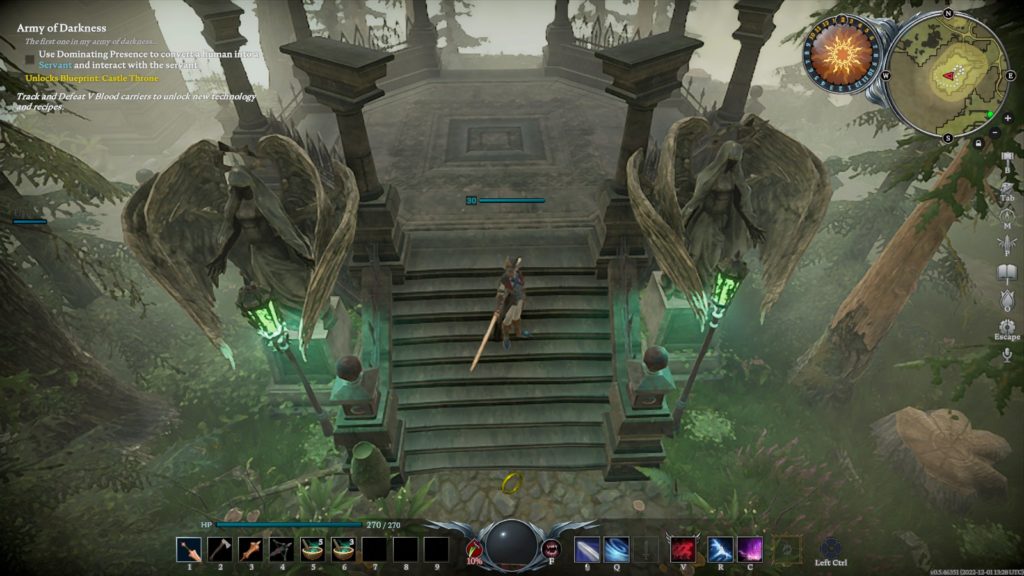Open the Tab character menu icon

[x=1006, y=186]
